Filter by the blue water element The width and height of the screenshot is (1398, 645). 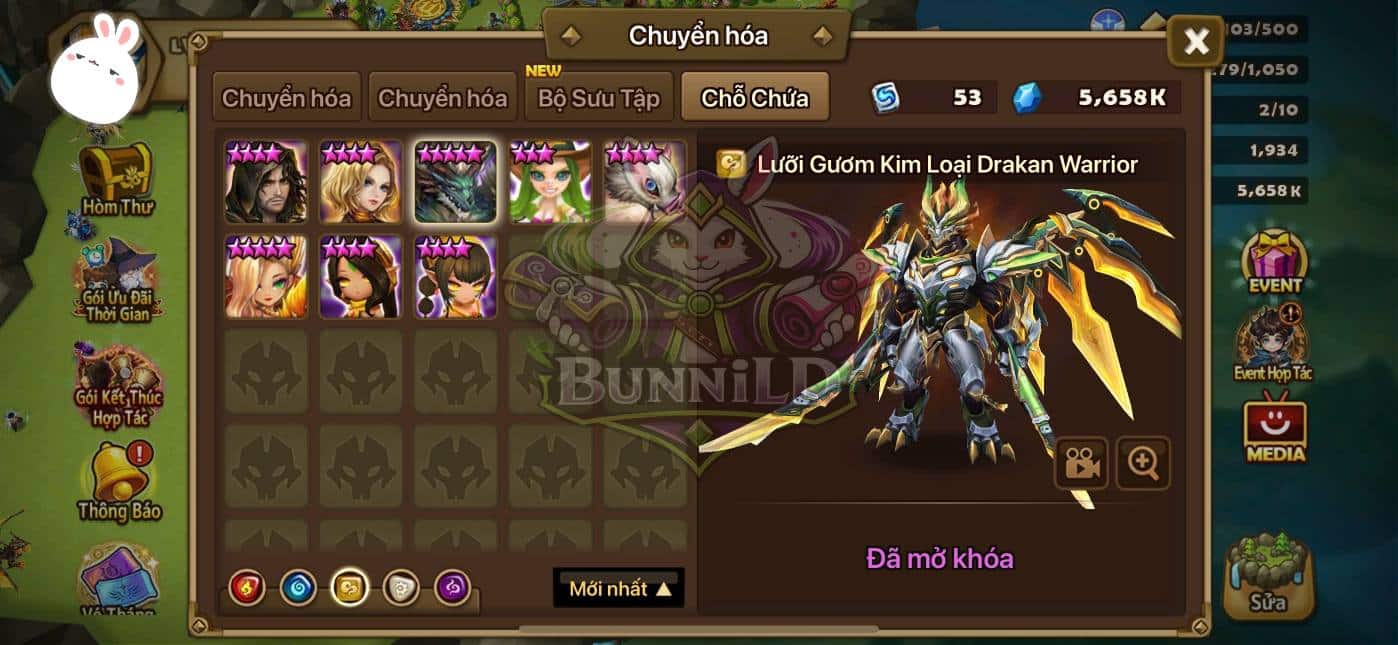pyautogui.click(x=297, y=587)
